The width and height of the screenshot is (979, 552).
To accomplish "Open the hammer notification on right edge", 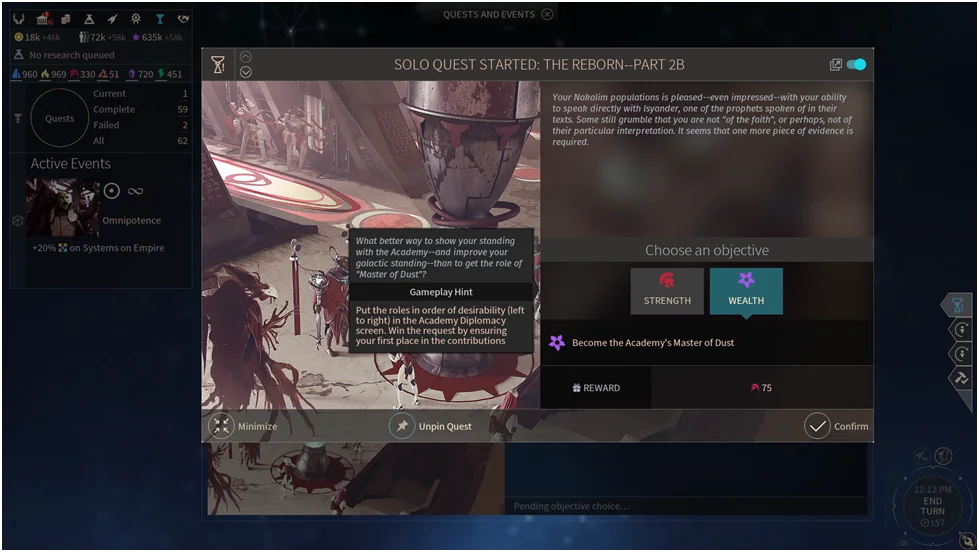I will 961,378.
